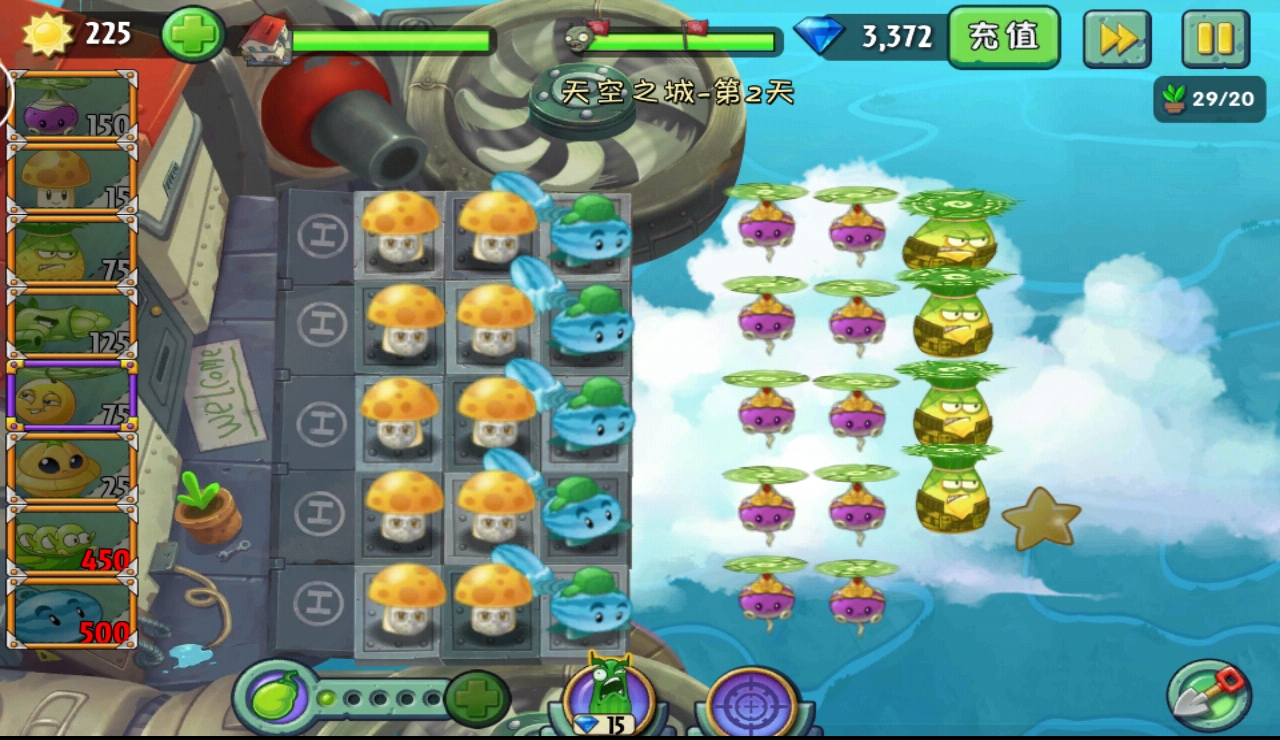Activate the green plant food gourd
Viewport: 1280px width, 740px height.
coord(270,697)
